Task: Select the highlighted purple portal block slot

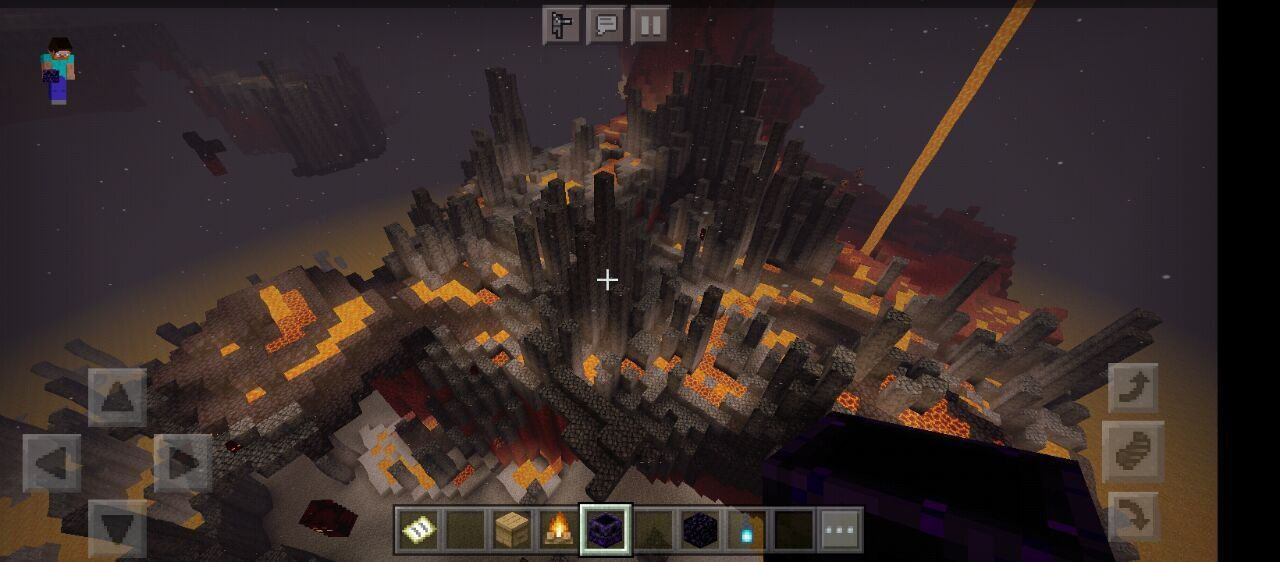Action: [606, 530]
